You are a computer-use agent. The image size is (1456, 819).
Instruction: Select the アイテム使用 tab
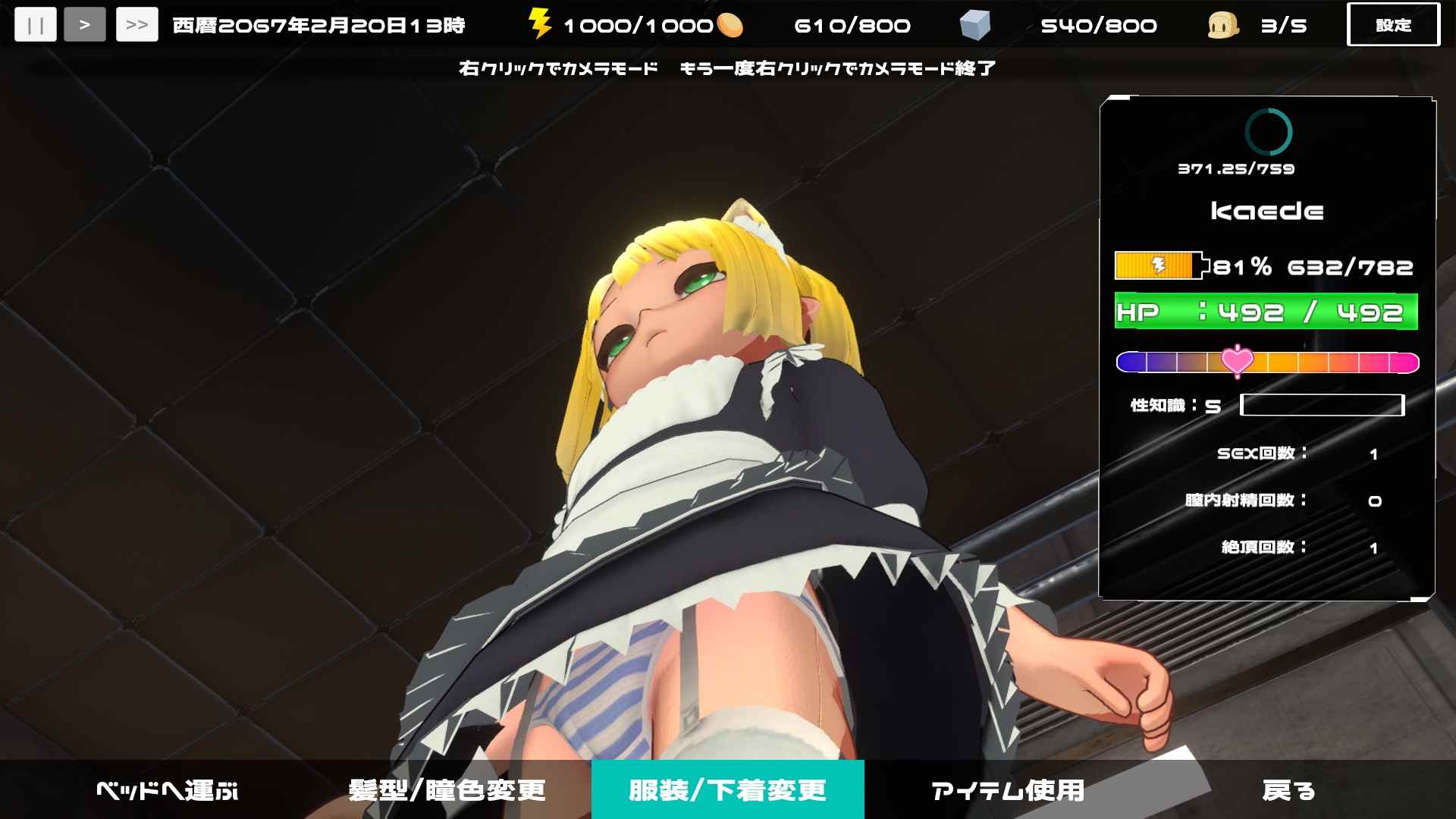1009,789
